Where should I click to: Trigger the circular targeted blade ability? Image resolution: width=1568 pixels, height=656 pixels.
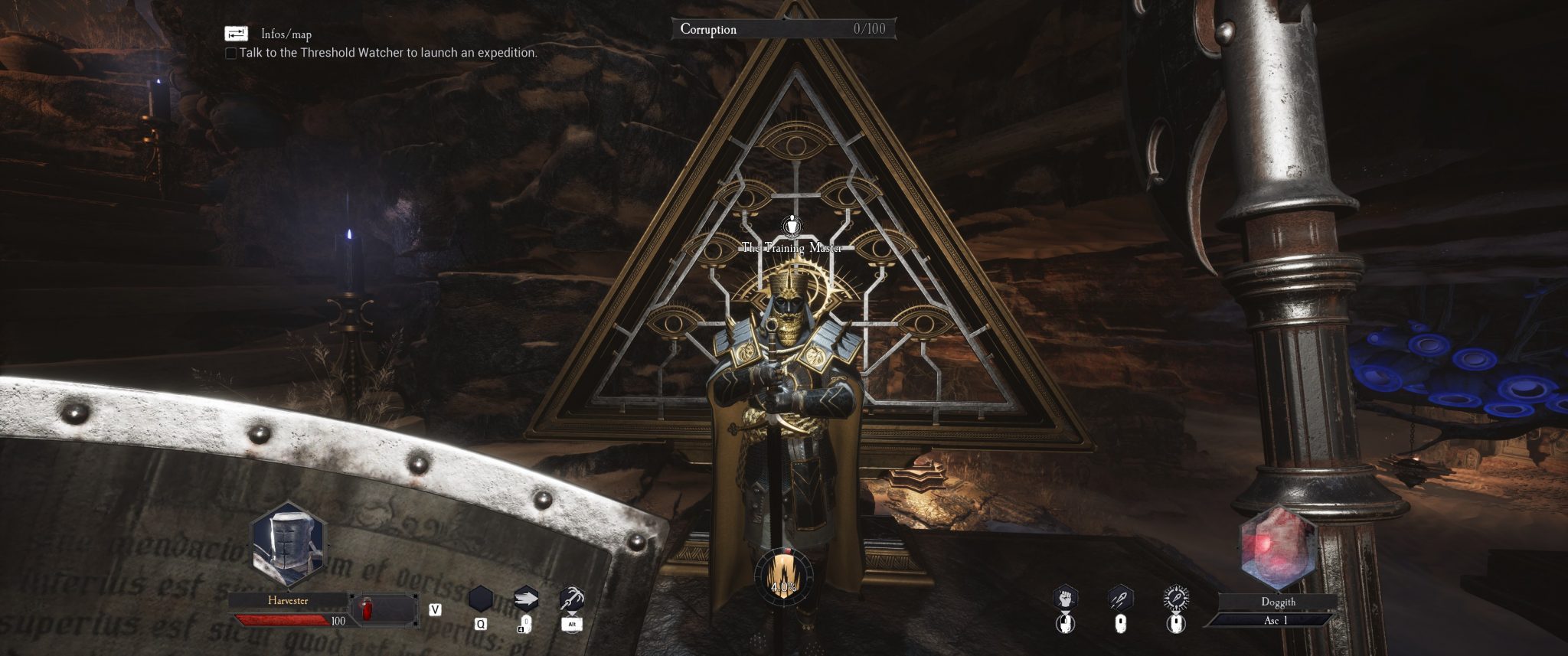[x=1175, y=598]
